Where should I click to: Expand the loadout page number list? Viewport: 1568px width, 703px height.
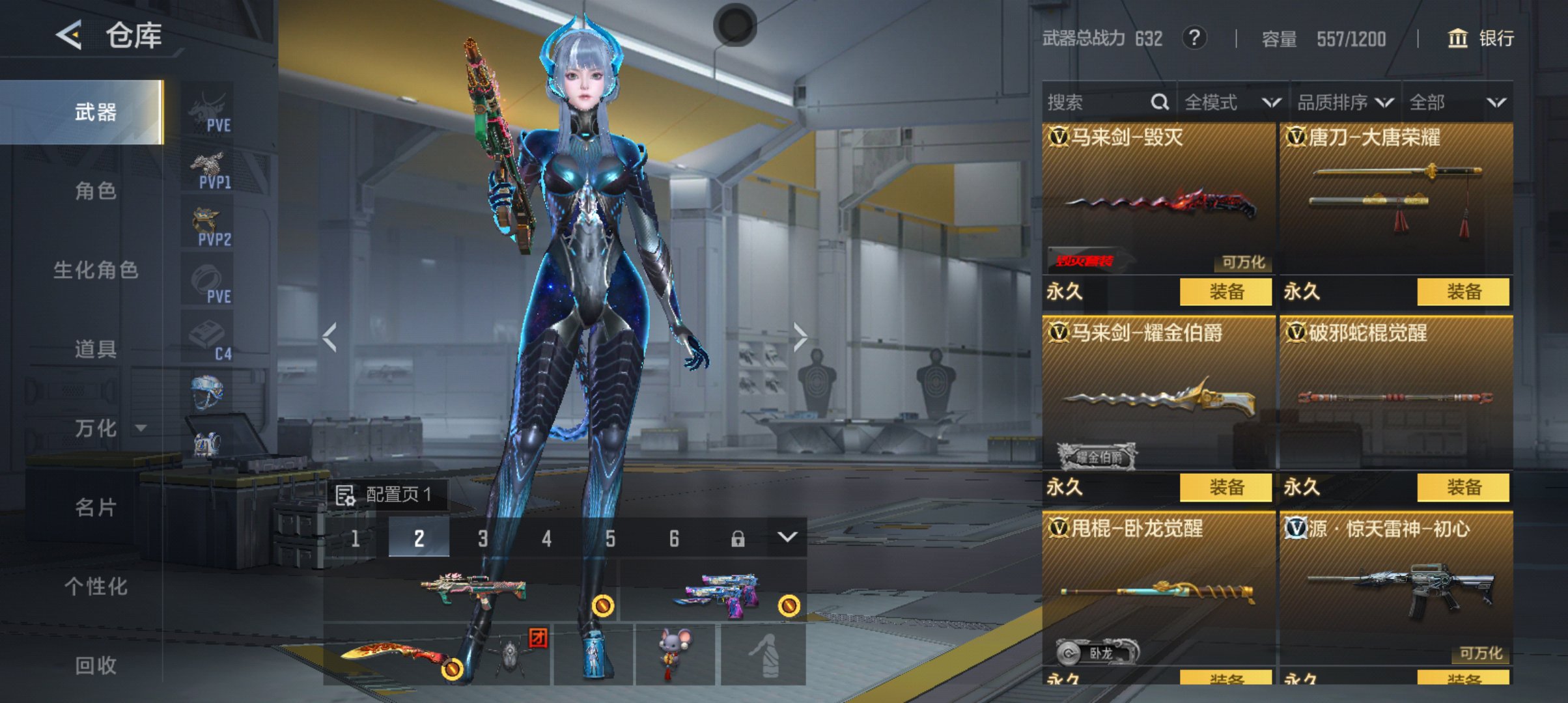tap(787, 538)
